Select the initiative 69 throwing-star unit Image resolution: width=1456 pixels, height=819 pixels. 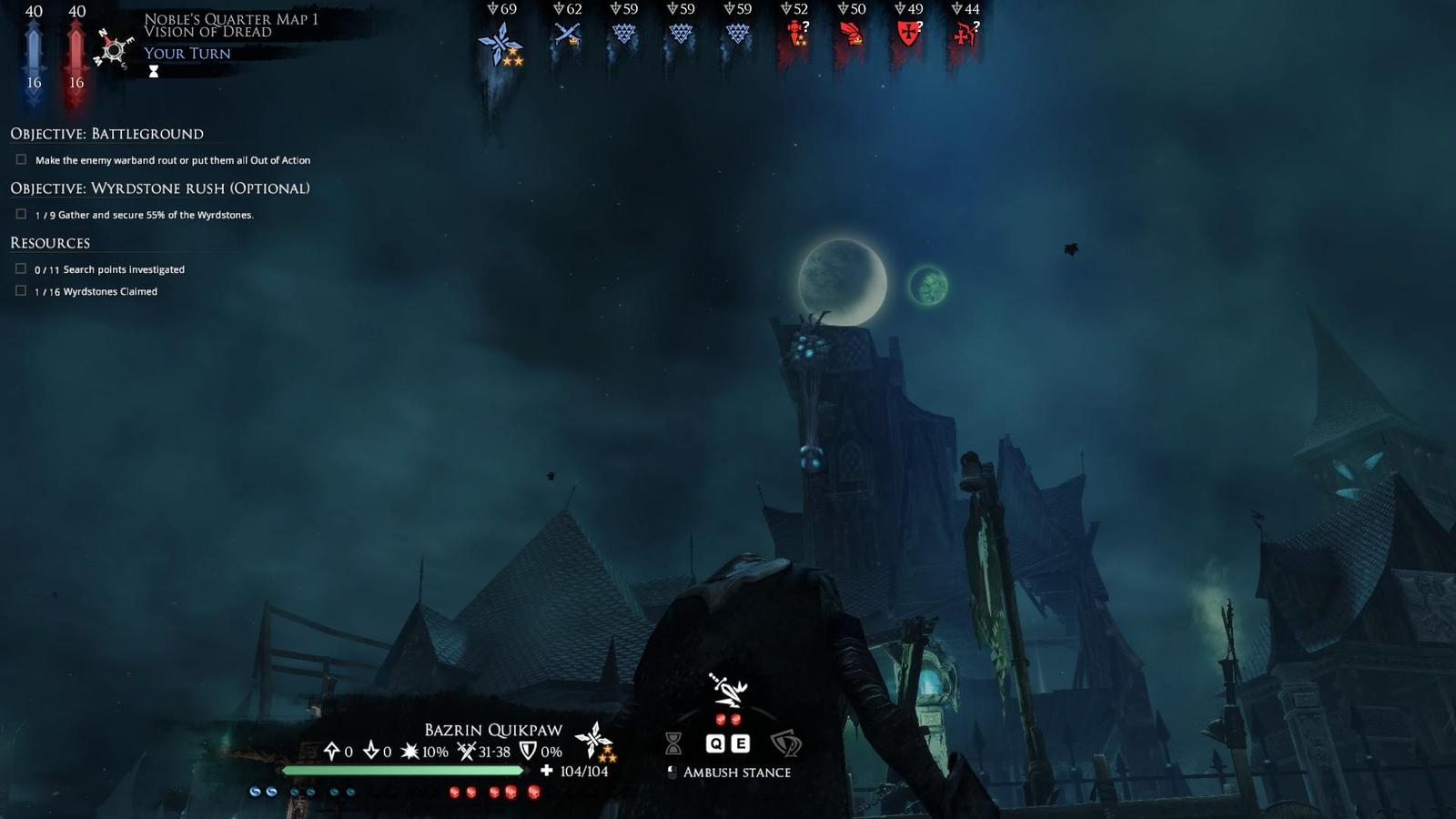click(x=500, y=42)
